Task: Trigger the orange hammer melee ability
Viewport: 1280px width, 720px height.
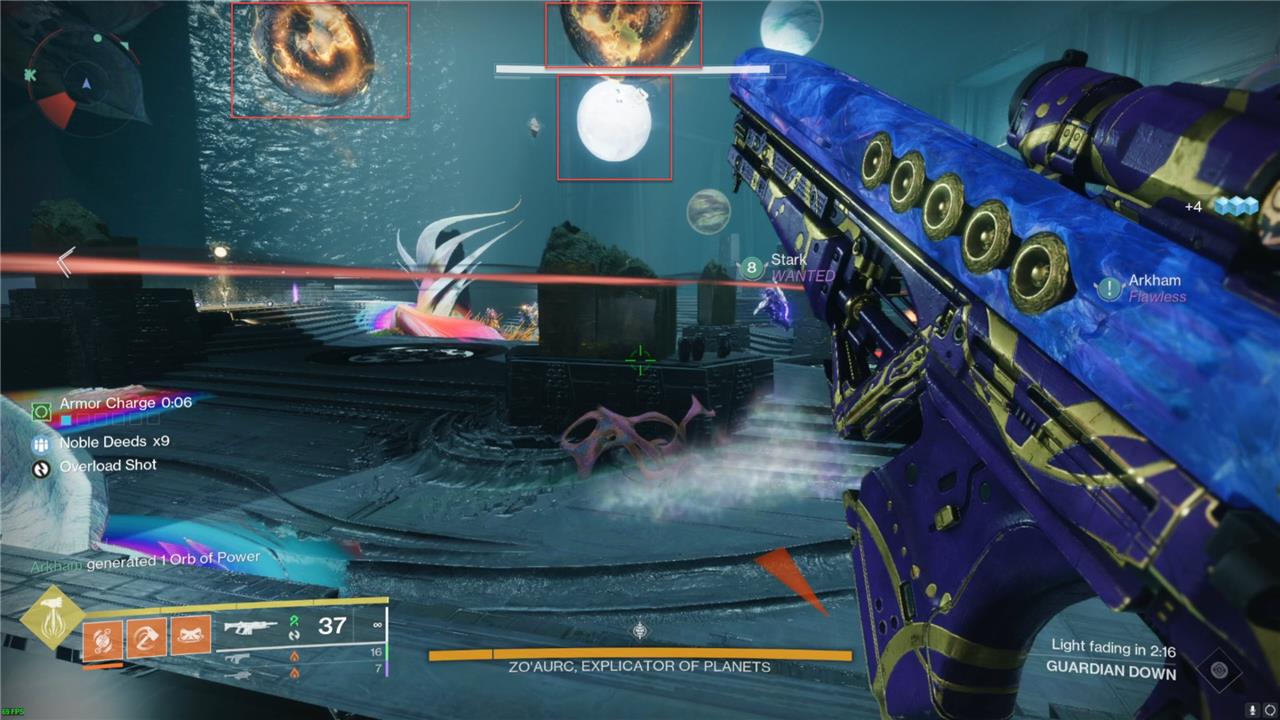Action: (146, 635)
